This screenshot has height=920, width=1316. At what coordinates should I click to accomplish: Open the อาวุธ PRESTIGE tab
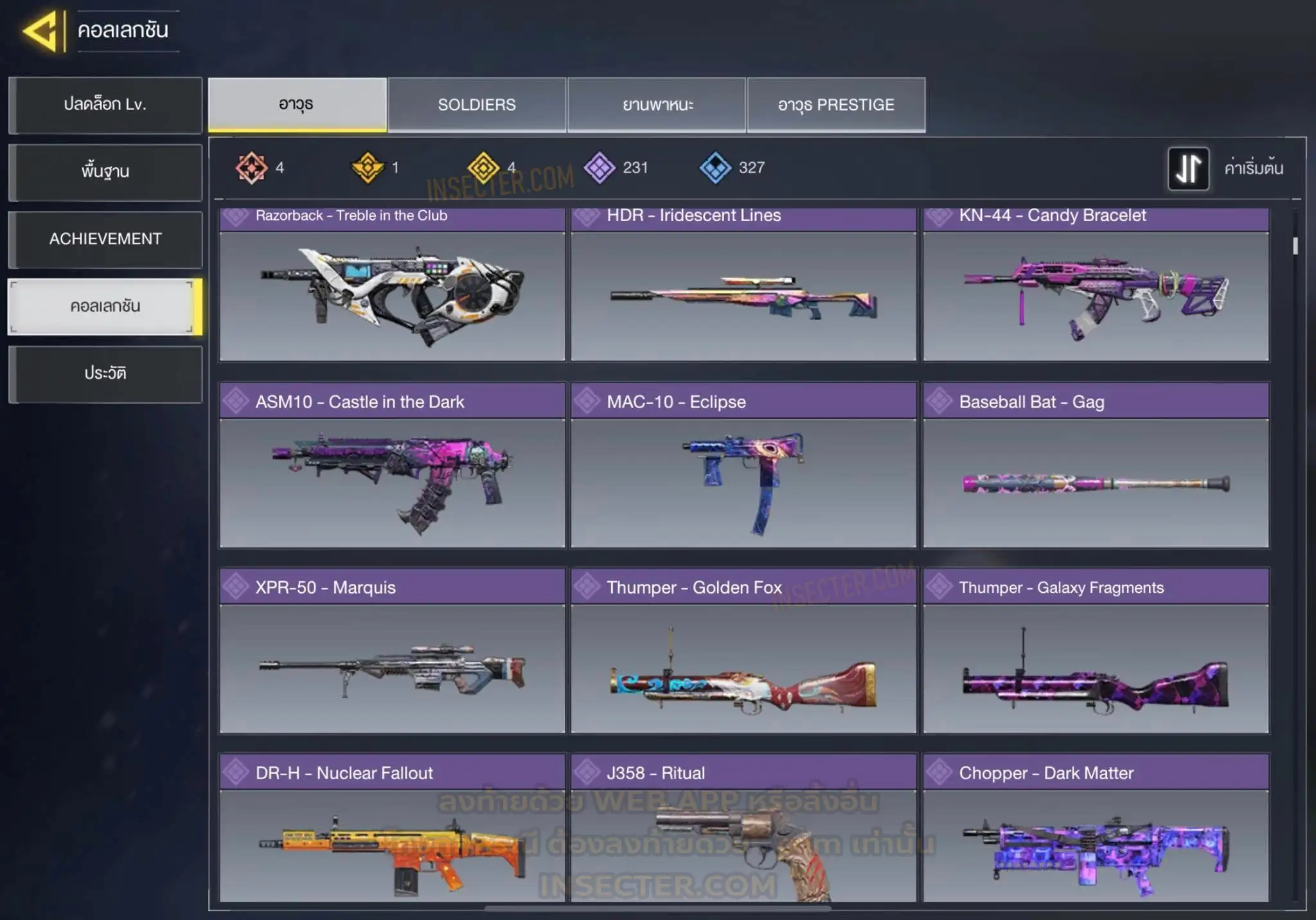pos(836,105)
